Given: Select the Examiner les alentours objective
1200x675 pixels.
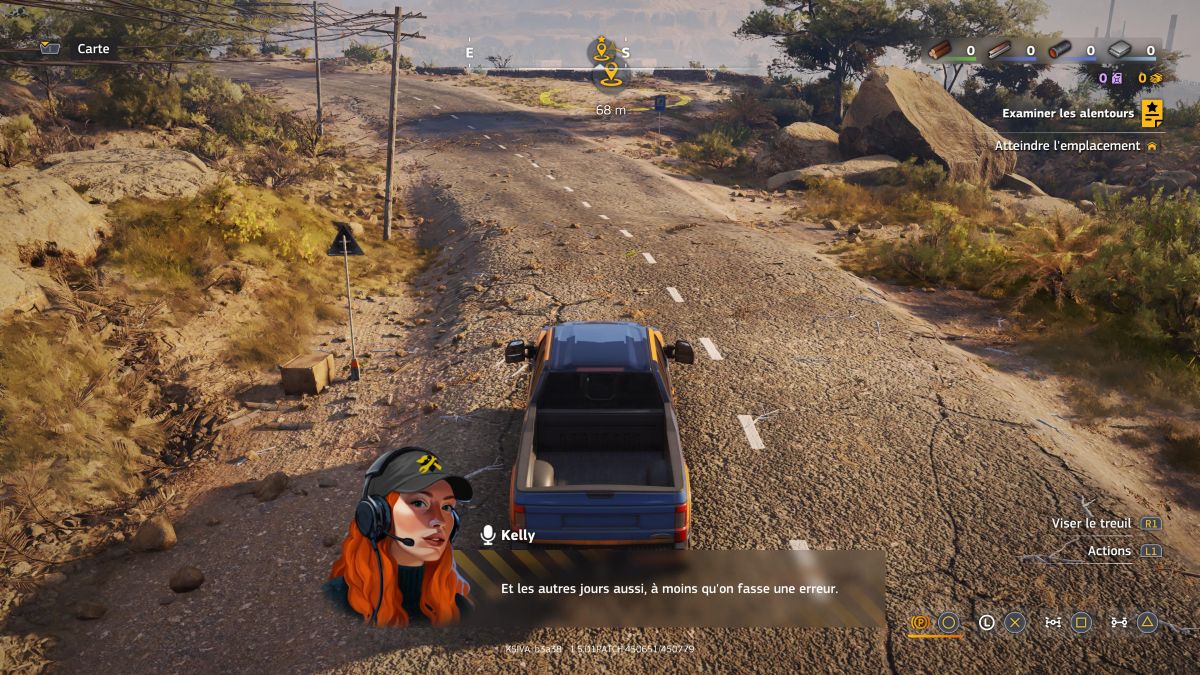Looking at the screenshot, I should [x=1068, y=114].
